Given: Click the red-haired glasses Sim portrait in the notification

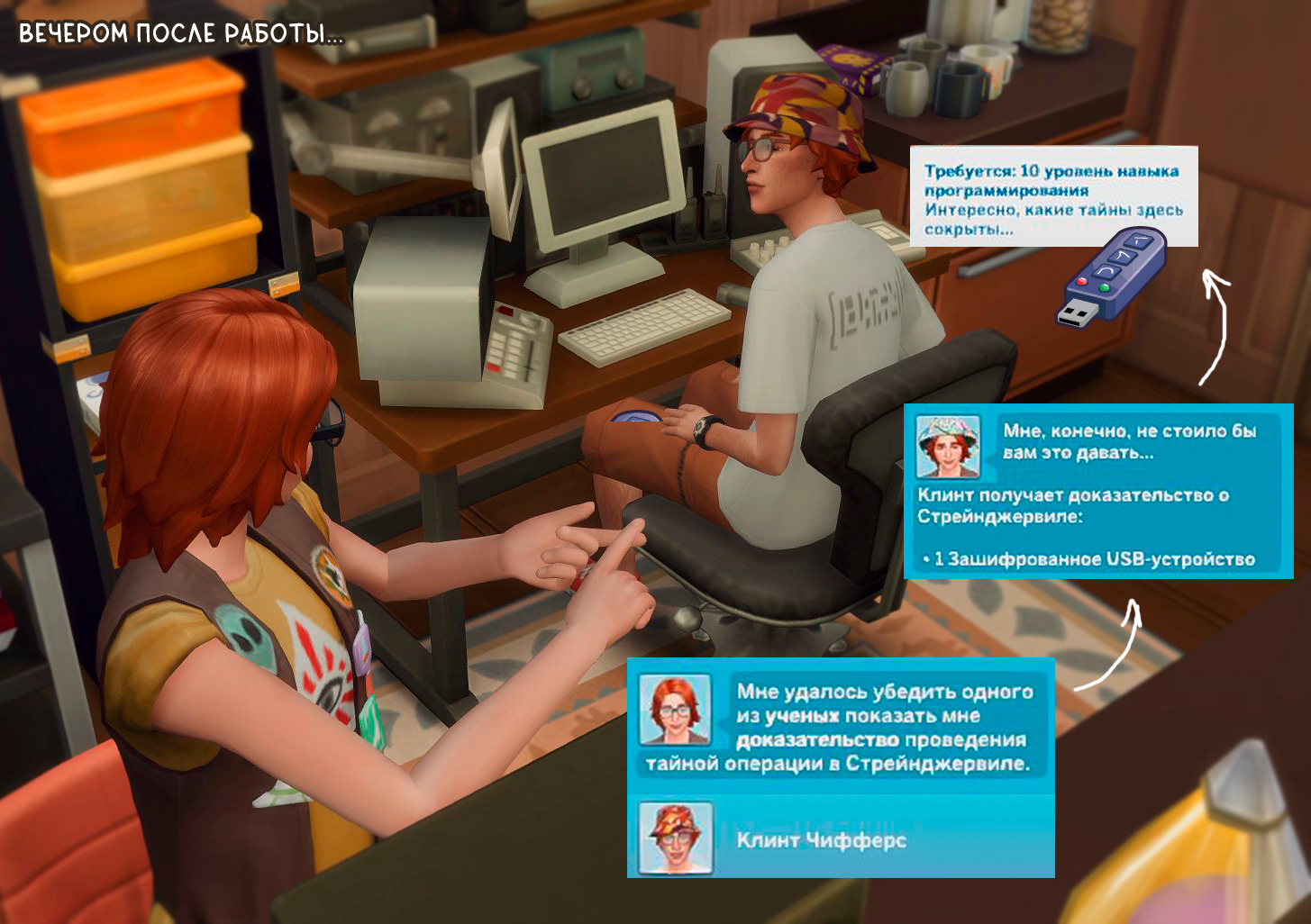Looking at the screenshot, I should [675, 710].
